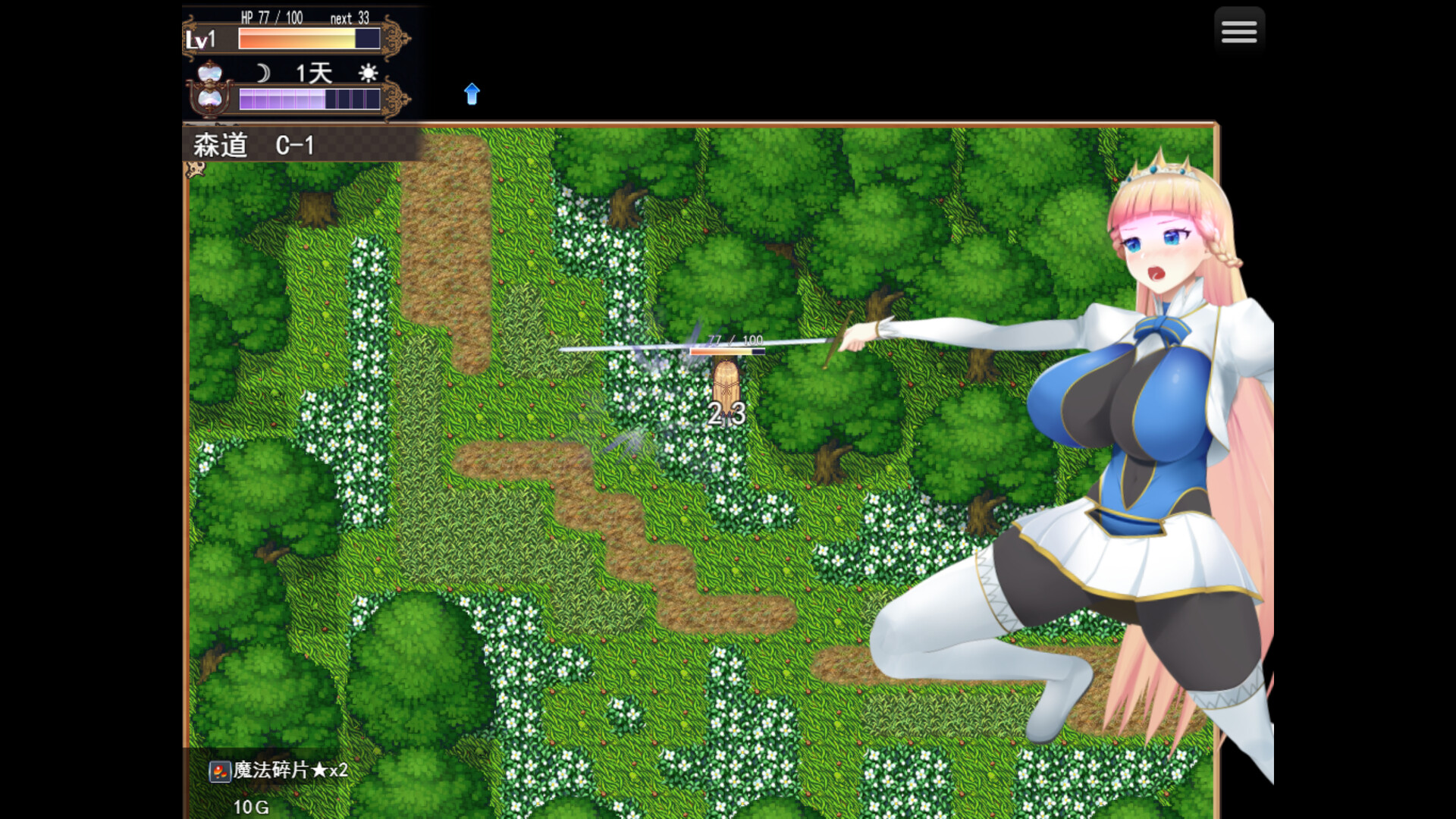Select the Lv1 level label
The image size is (1456, 819).
(x=202, y=39)
